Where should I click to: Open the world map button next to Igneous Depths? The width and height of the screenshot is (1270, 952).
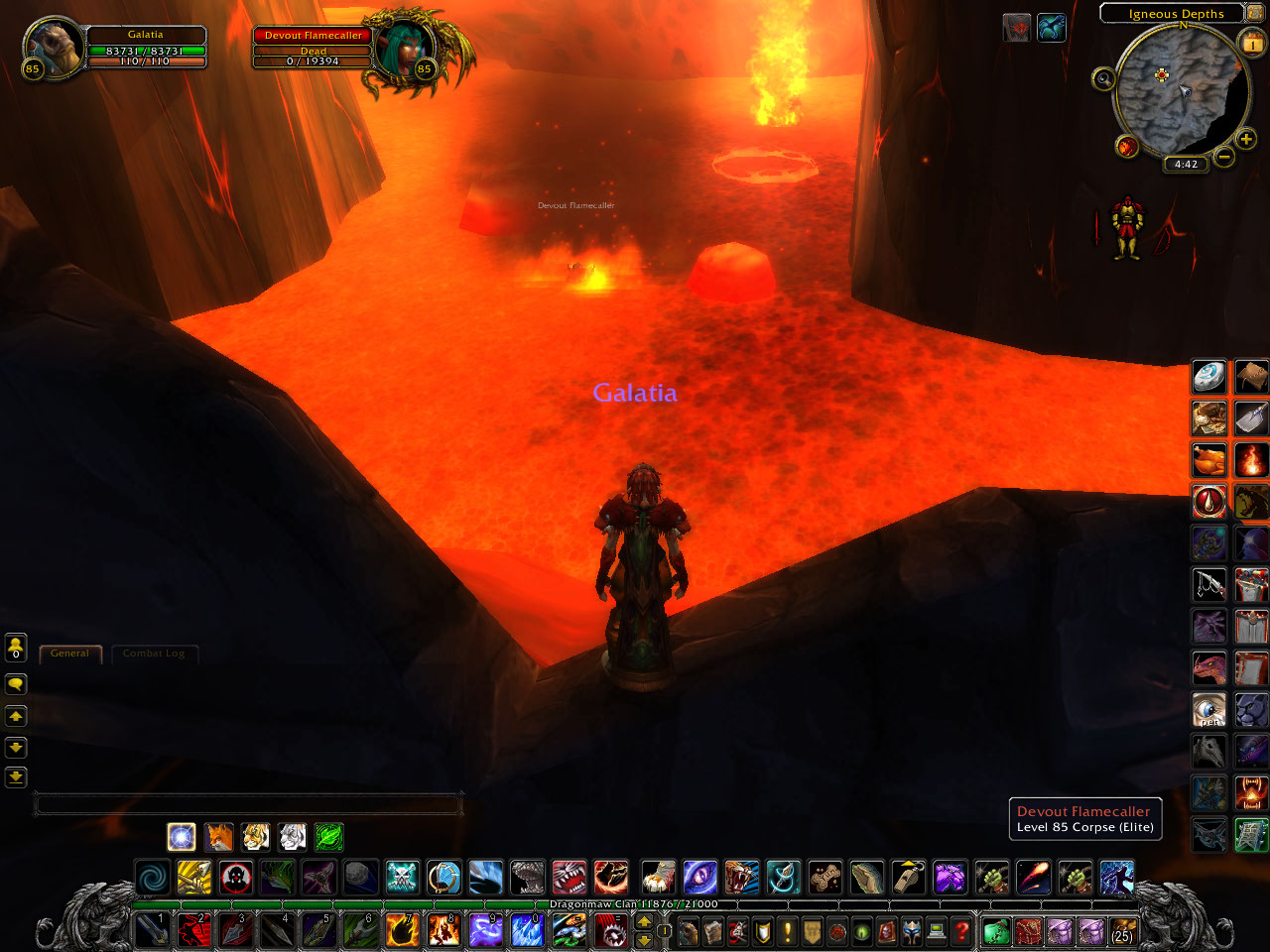(x=1255, y=13)
